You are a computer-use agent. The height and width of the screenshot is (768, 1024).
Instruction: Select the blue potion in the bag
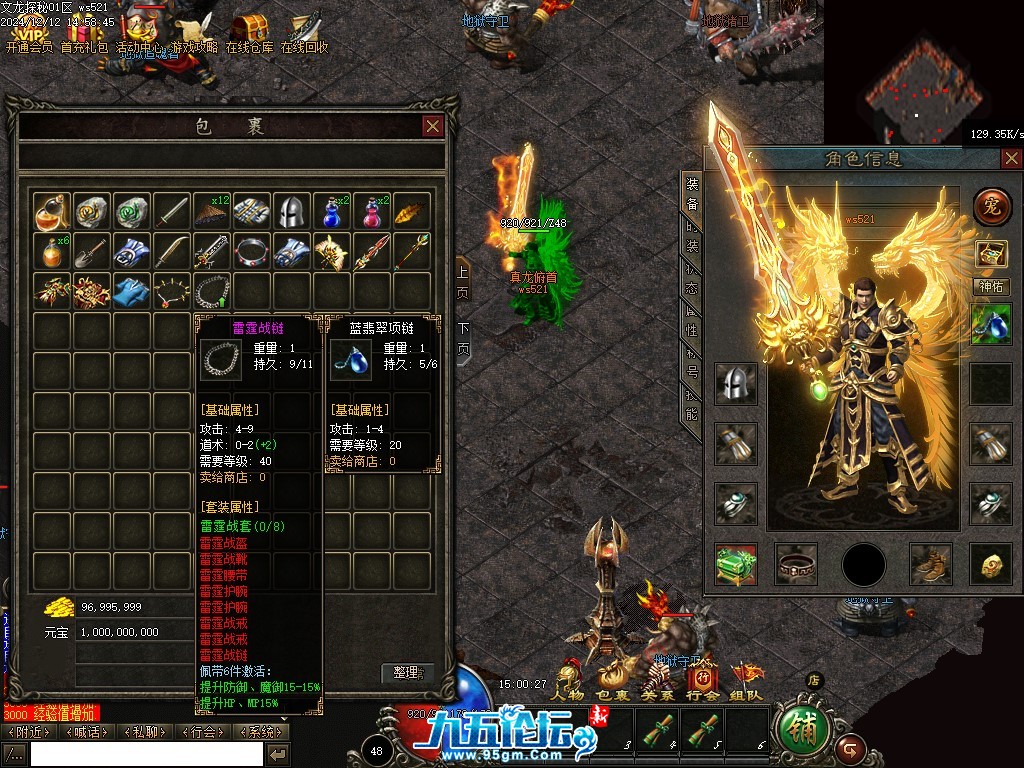pos(332,211)
